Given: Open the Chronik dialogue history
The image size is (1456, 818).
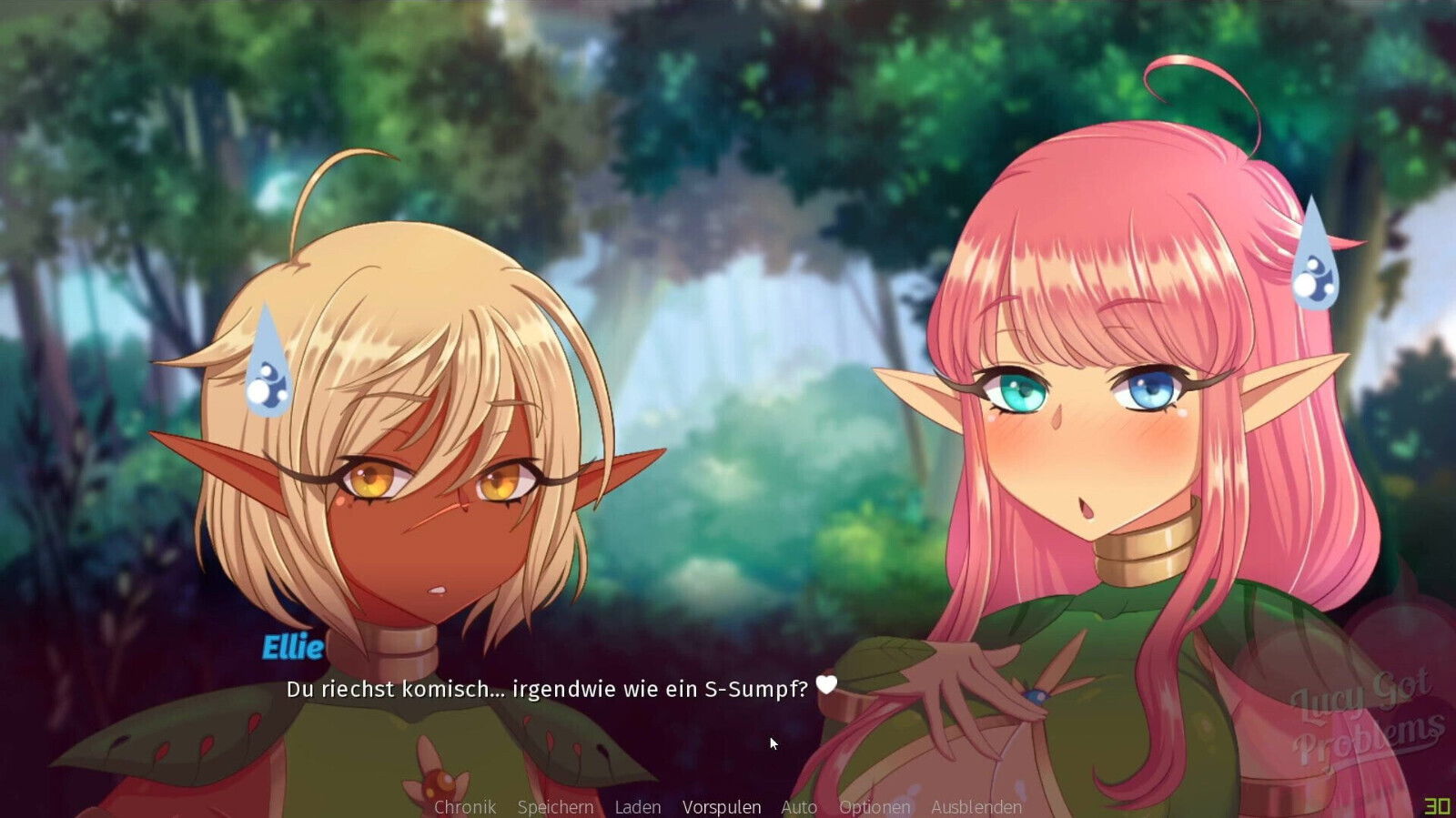Looking at the screenshot, I should click(465, 806).
